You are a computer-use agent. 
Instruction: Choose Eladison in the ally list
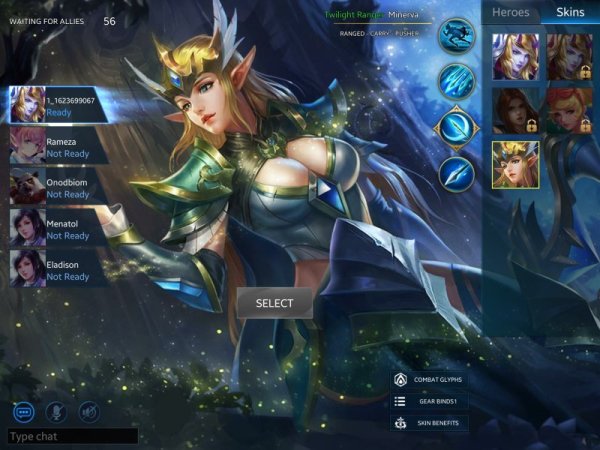(x=60, y=270)
